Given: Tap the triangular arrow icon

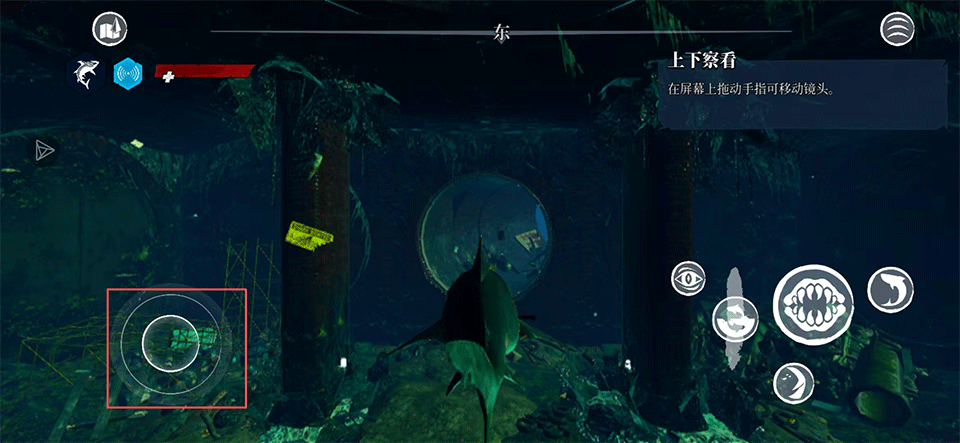Looking at the screenshot, I should pos(44,150).
